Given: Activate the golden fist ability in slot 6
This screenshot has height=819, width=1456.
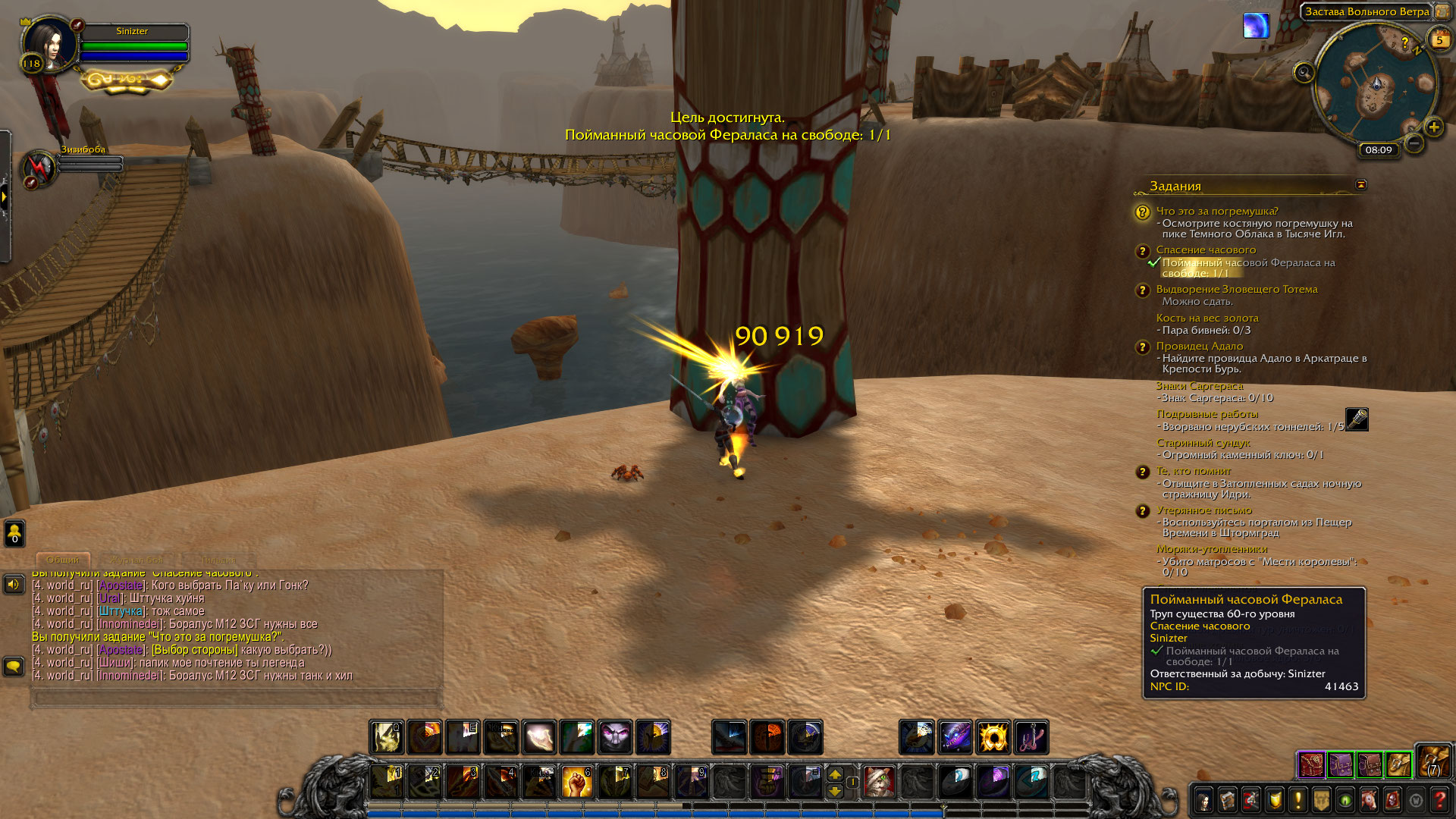Looking at the screenshot, I should point(577,783).
